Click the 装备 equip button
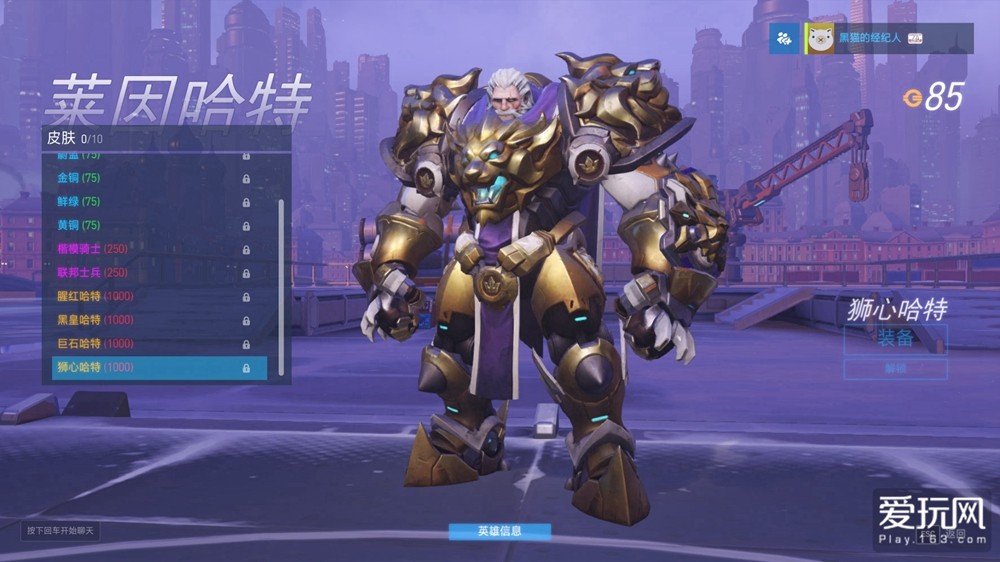Viewport: 1000px width, 562px height. click(895, 338)
